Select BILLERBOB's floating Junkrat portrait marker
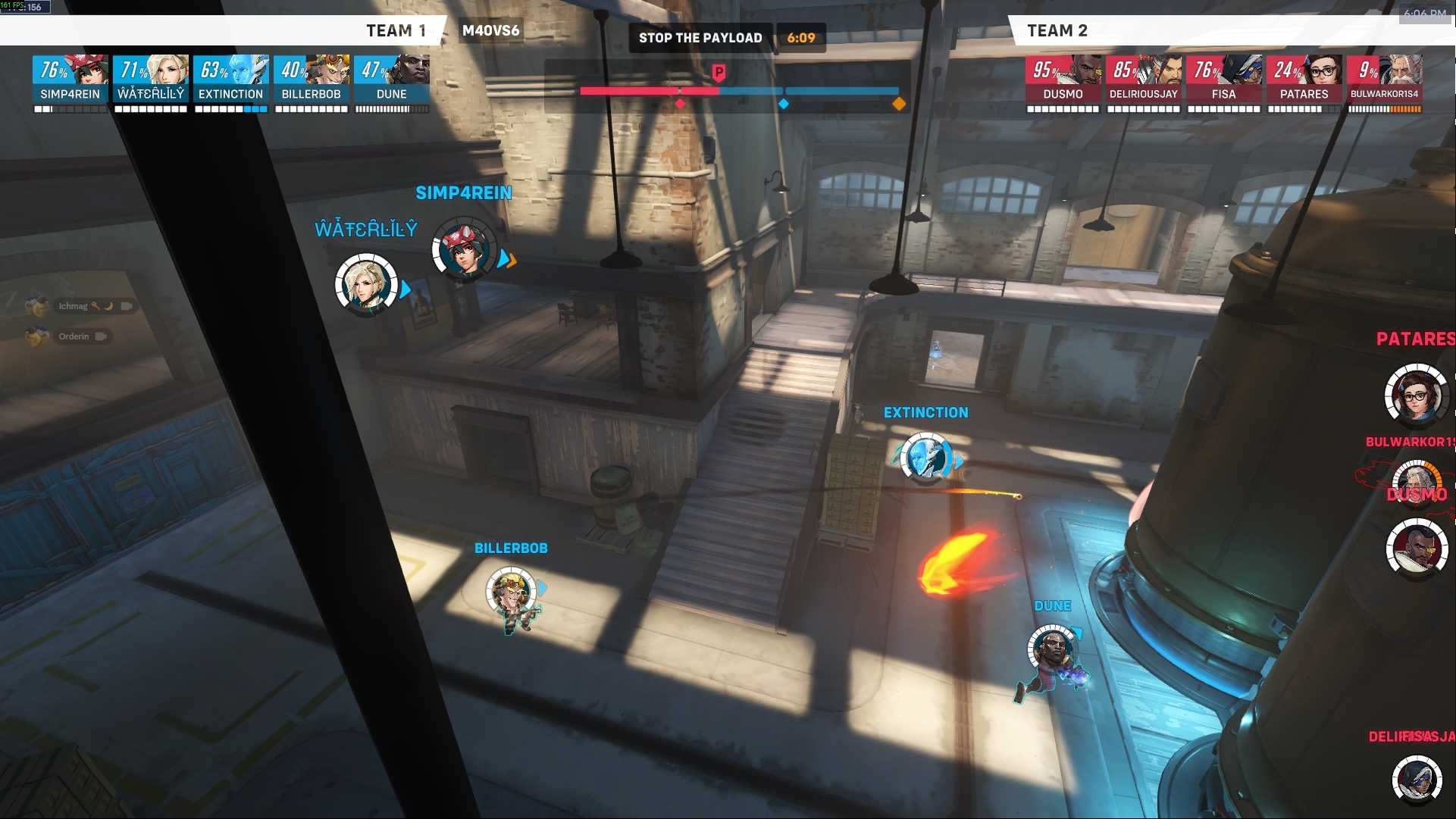Viewport: 1456px width, 819px height. coord(511,592)
